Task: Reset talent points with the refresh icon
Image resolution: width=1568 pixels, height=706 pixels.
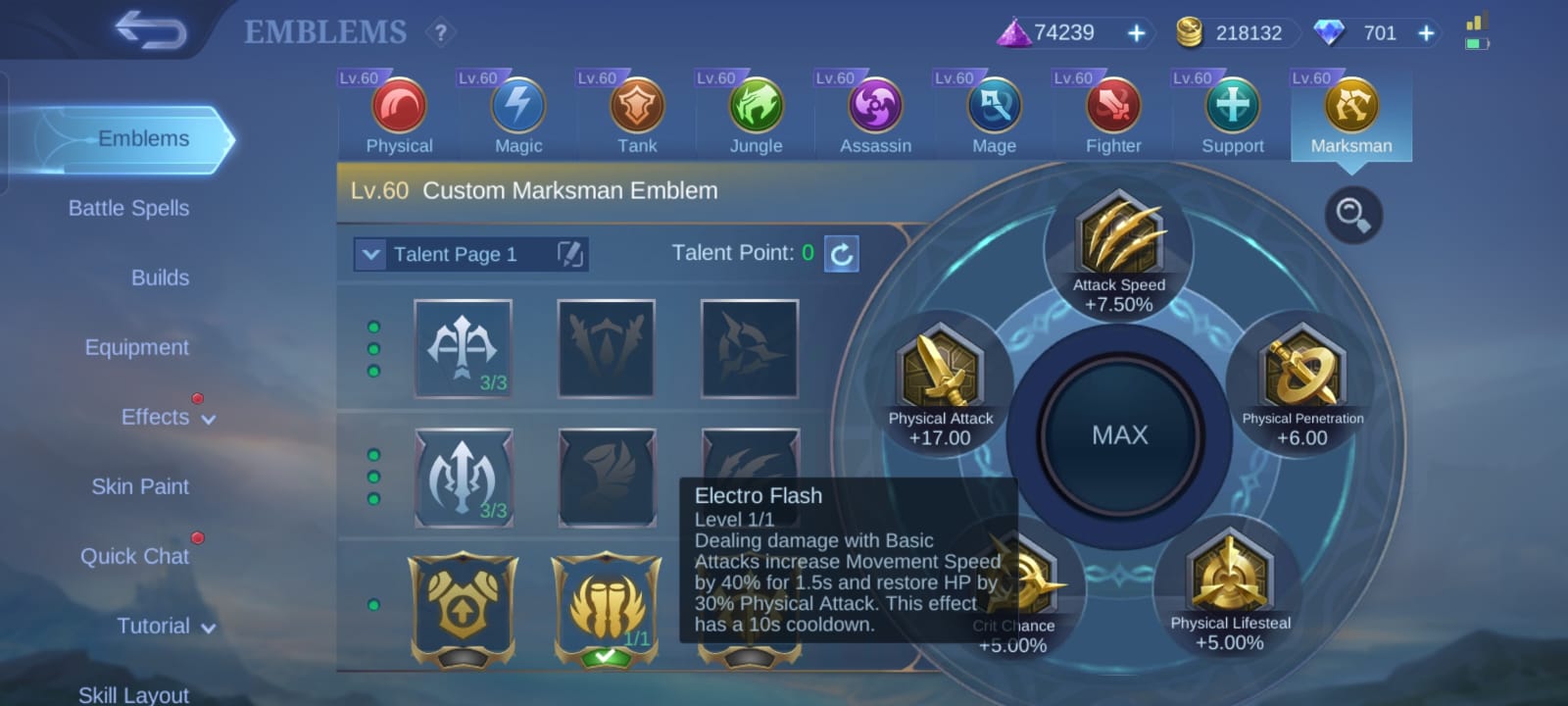Action: point(839,254)
